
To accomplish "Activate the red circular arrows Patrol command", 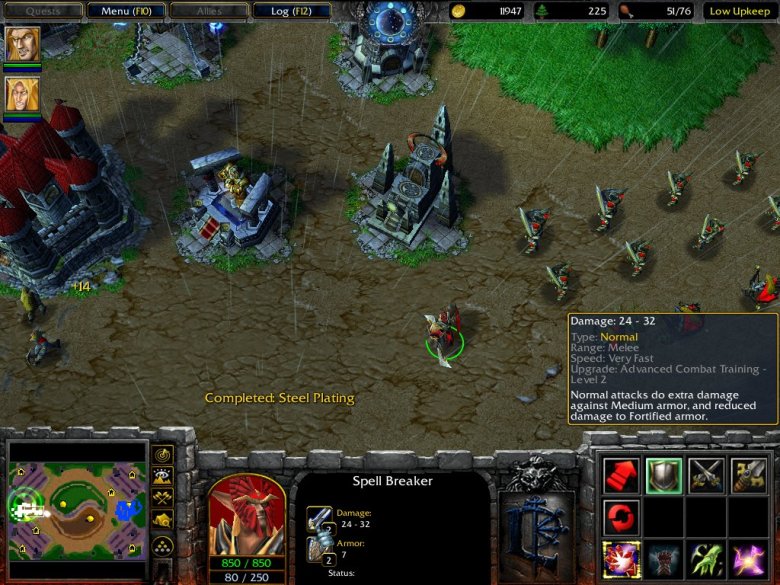I will [x=621, y=517].
